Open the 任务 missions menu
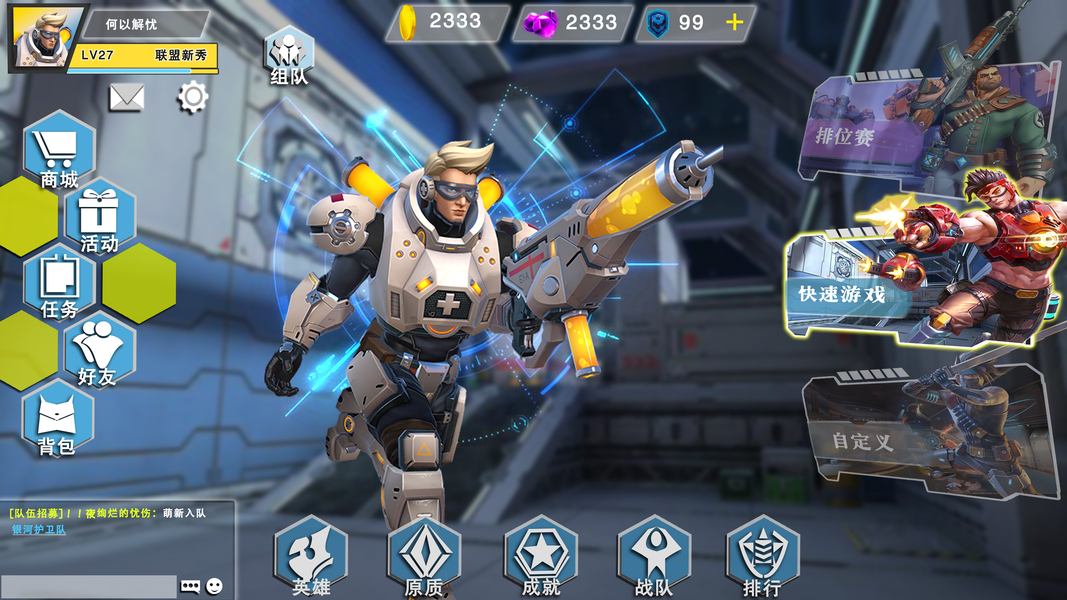Viewport: 1067px width, 600px height. [x=59, y=284]
